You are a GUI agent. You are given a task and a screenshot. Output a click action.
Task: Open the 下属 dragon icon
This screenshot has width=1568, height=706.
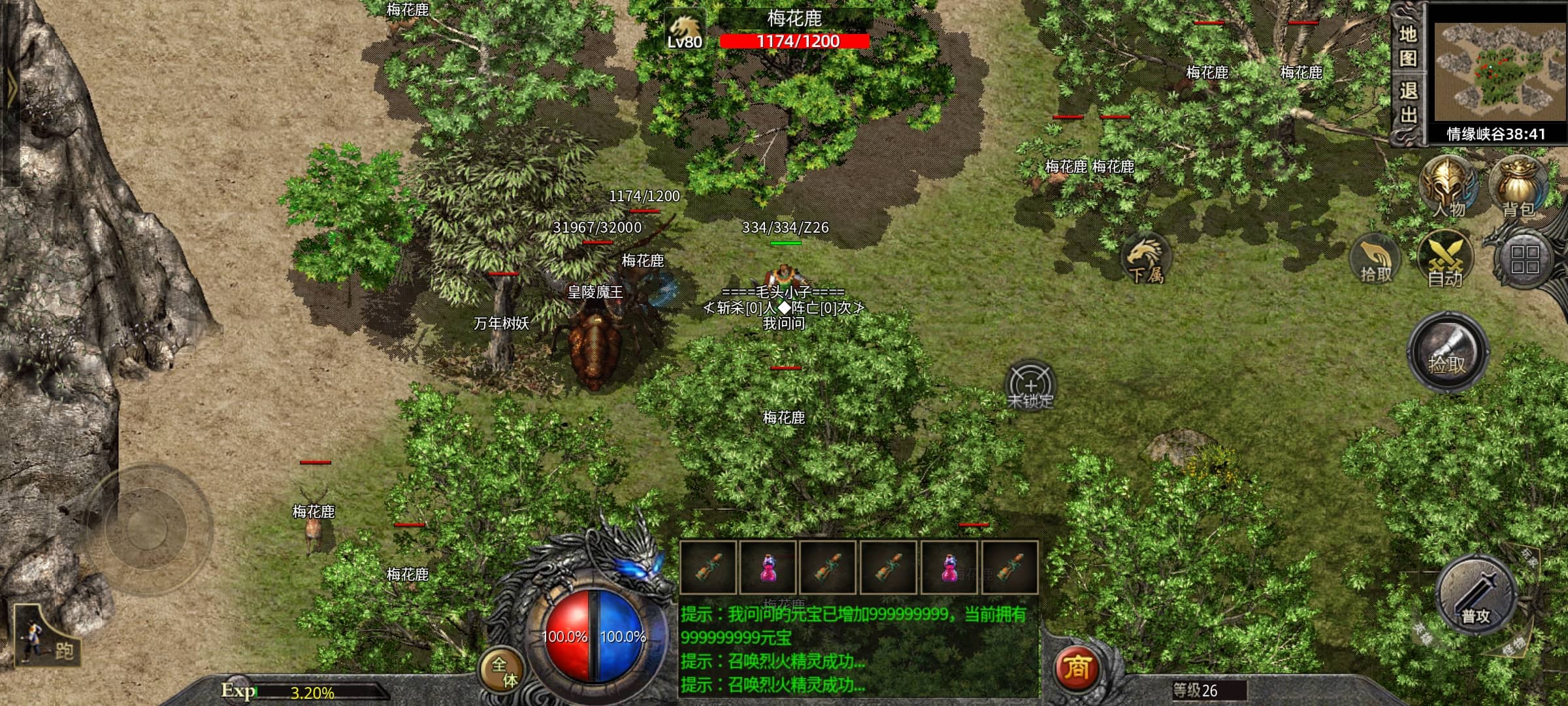pyautogui.click(x=1146, y=260)
